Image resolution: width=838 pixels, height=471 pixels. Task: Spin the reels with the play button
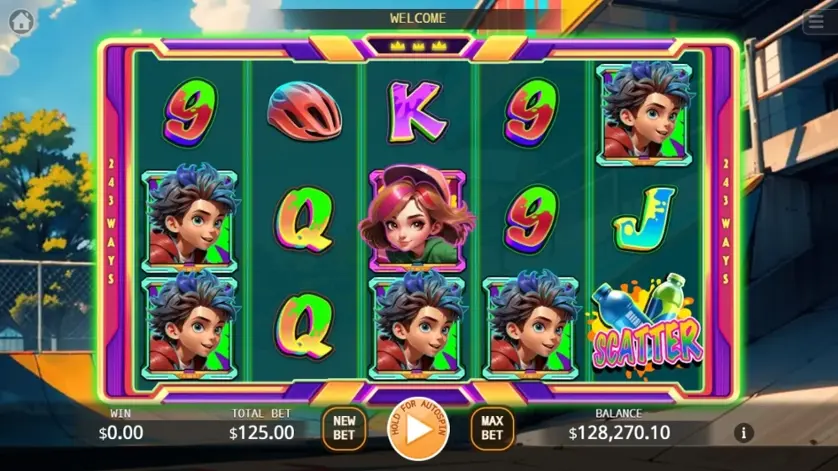pos(418,429)
